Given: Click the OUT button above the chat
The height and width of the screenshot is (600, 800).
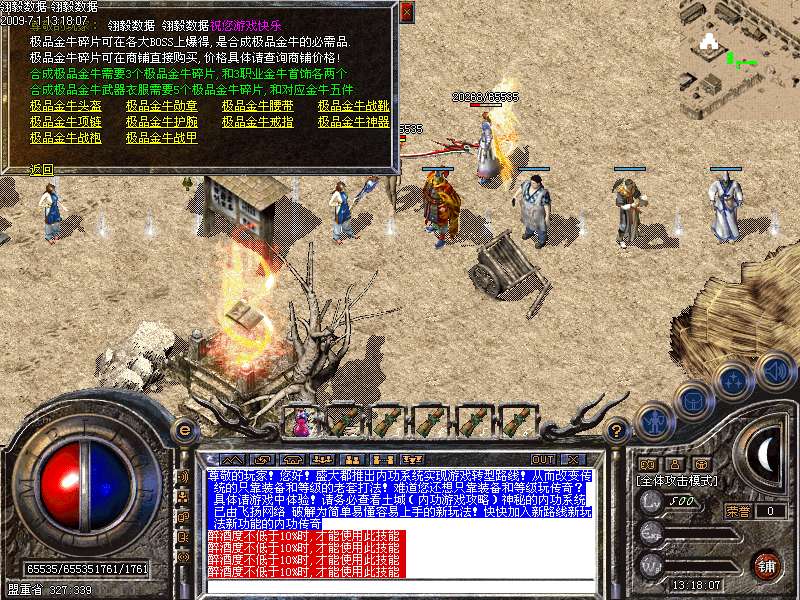Looking at the screenshot, I should point(543,459).
